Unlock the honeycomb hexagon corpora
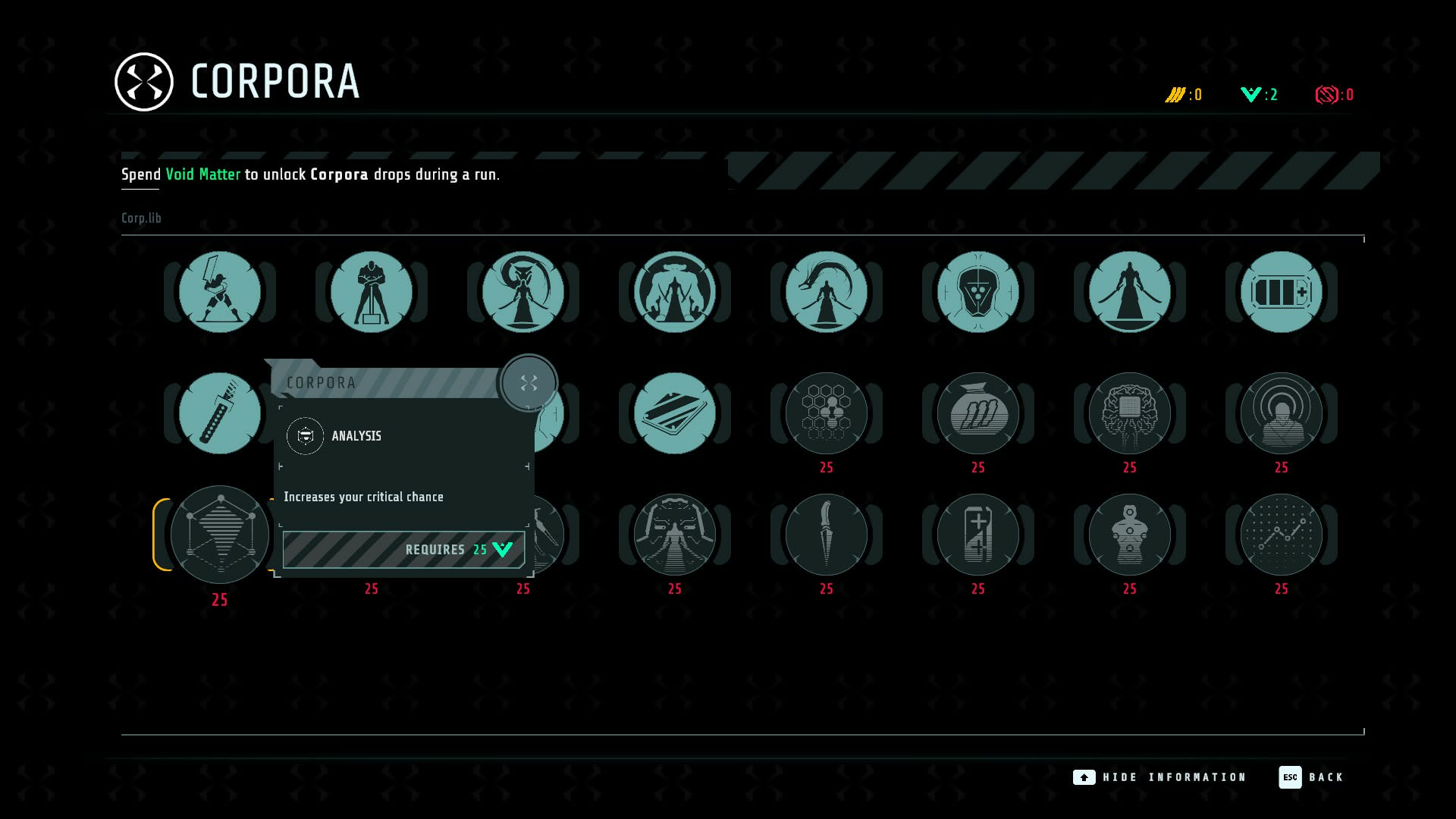1456x819 pixels. coord(827,413)
